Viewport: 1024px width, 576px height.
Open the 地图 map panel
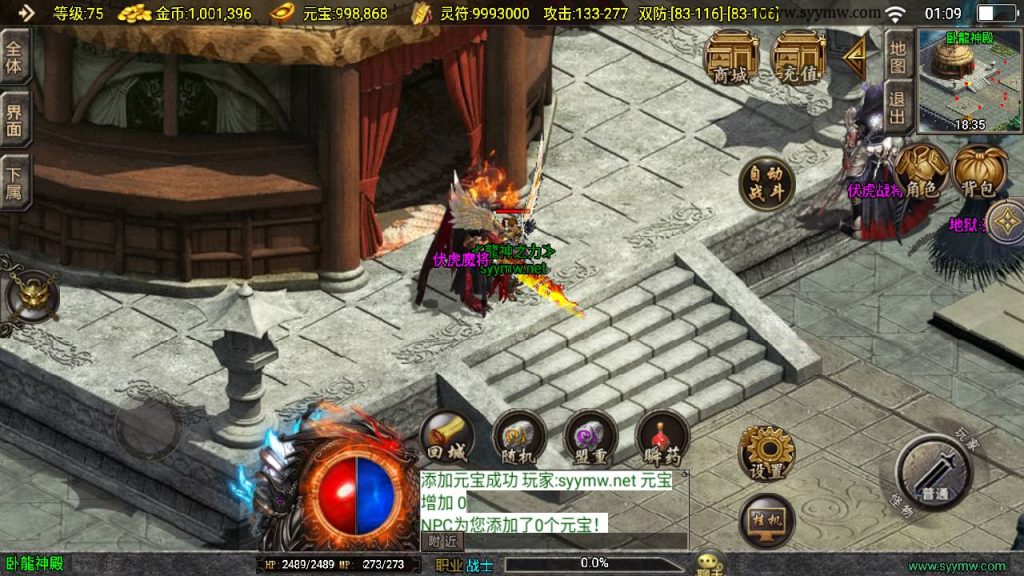[897, 56]
